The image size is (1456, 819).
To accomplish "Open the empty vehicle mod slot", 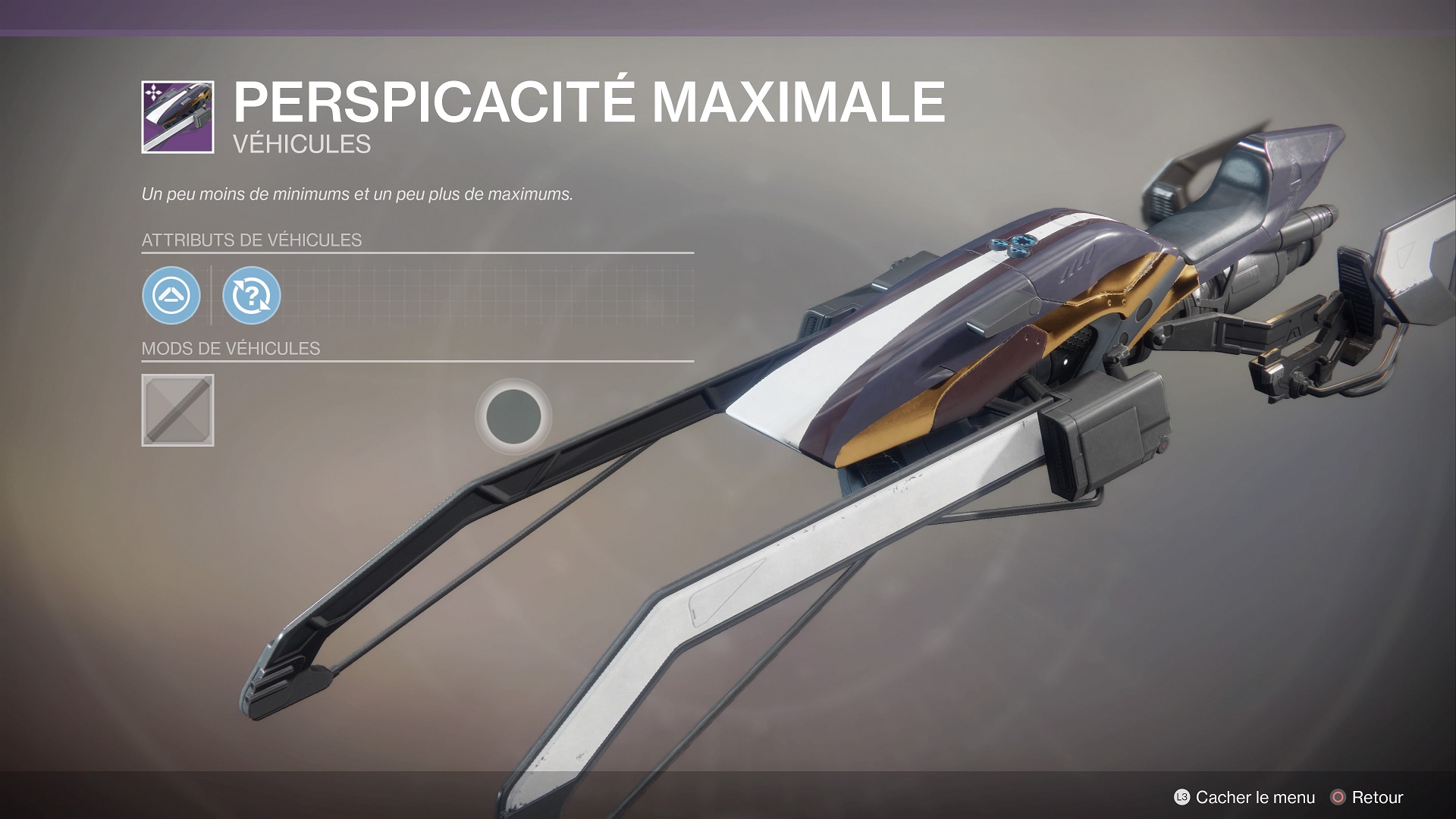I will (177, 410).
